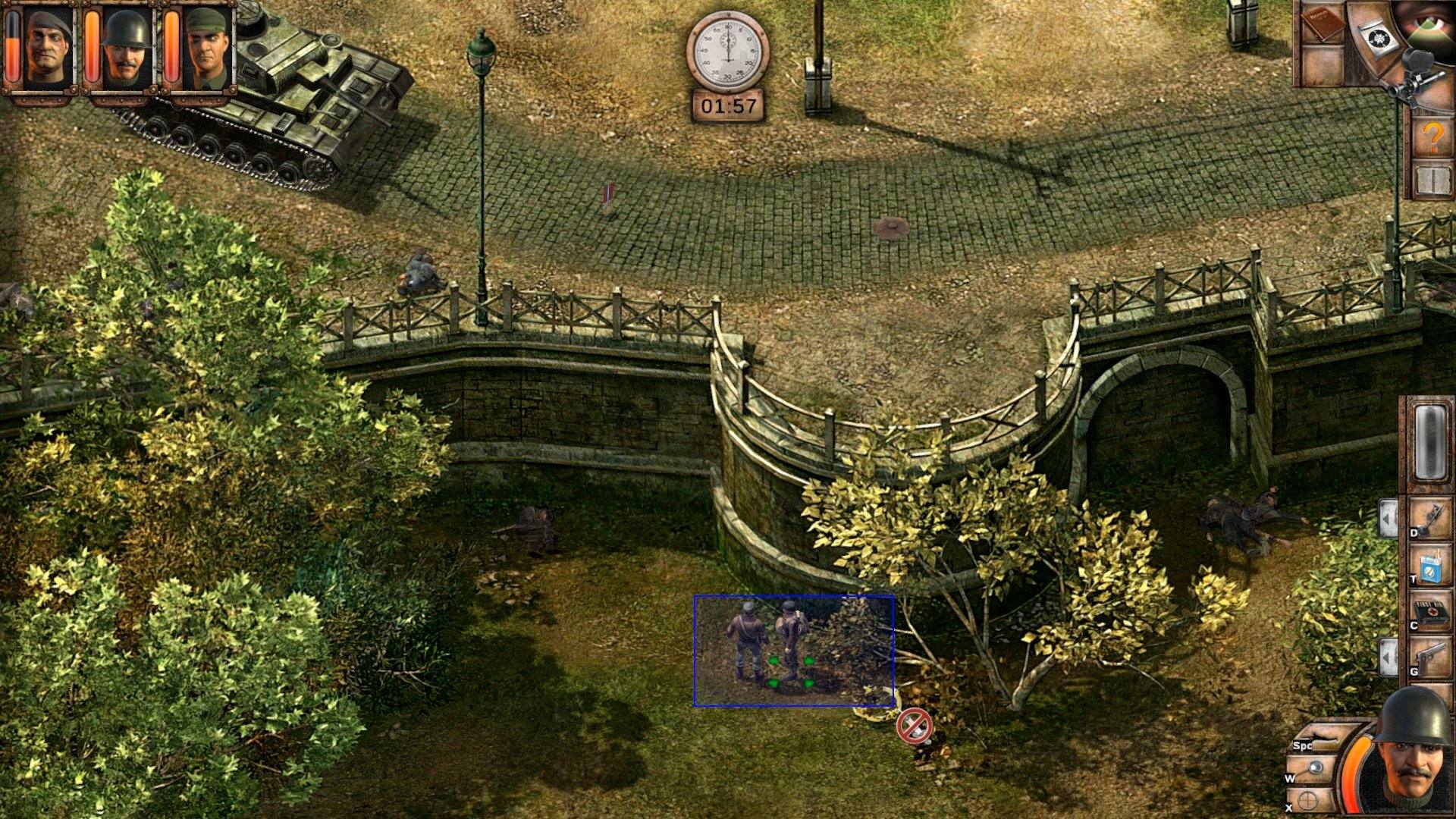Open the notebook icon below the question mark
Screen dimensions: 1456x819
(x=1433, y=180)
